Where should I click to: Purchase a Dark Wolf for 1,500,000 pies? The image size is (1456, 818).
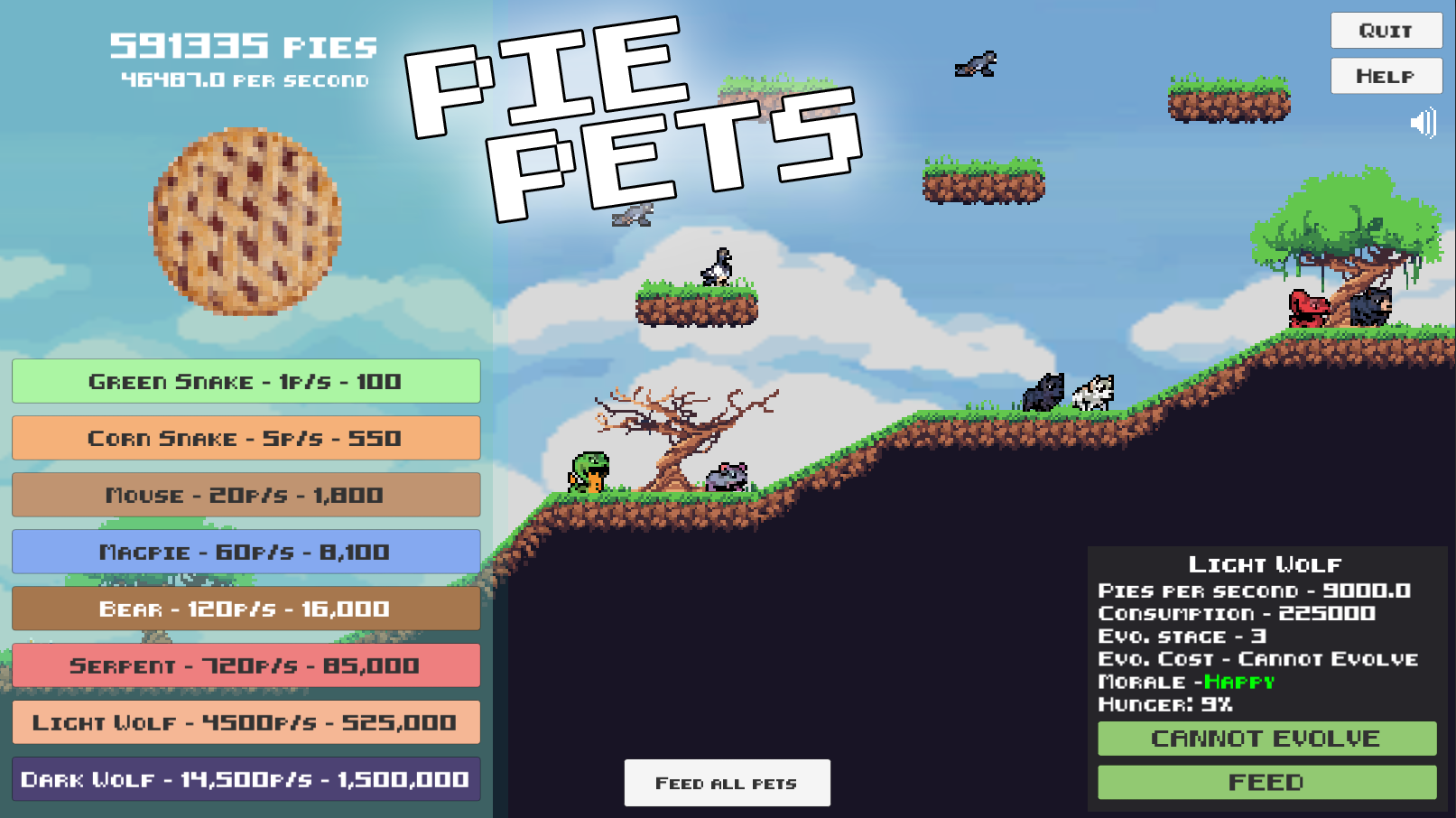[246, 779]
